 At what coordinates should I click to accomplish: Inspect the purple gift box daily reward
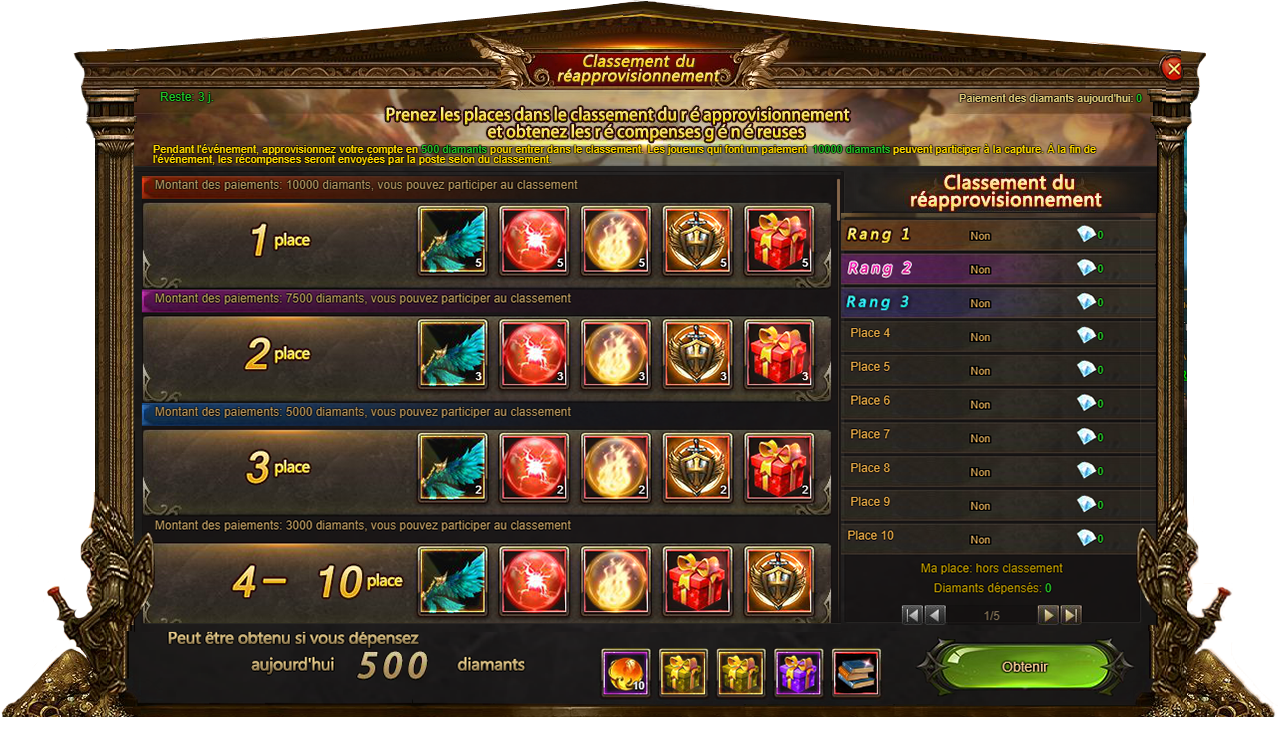[798, 673]
